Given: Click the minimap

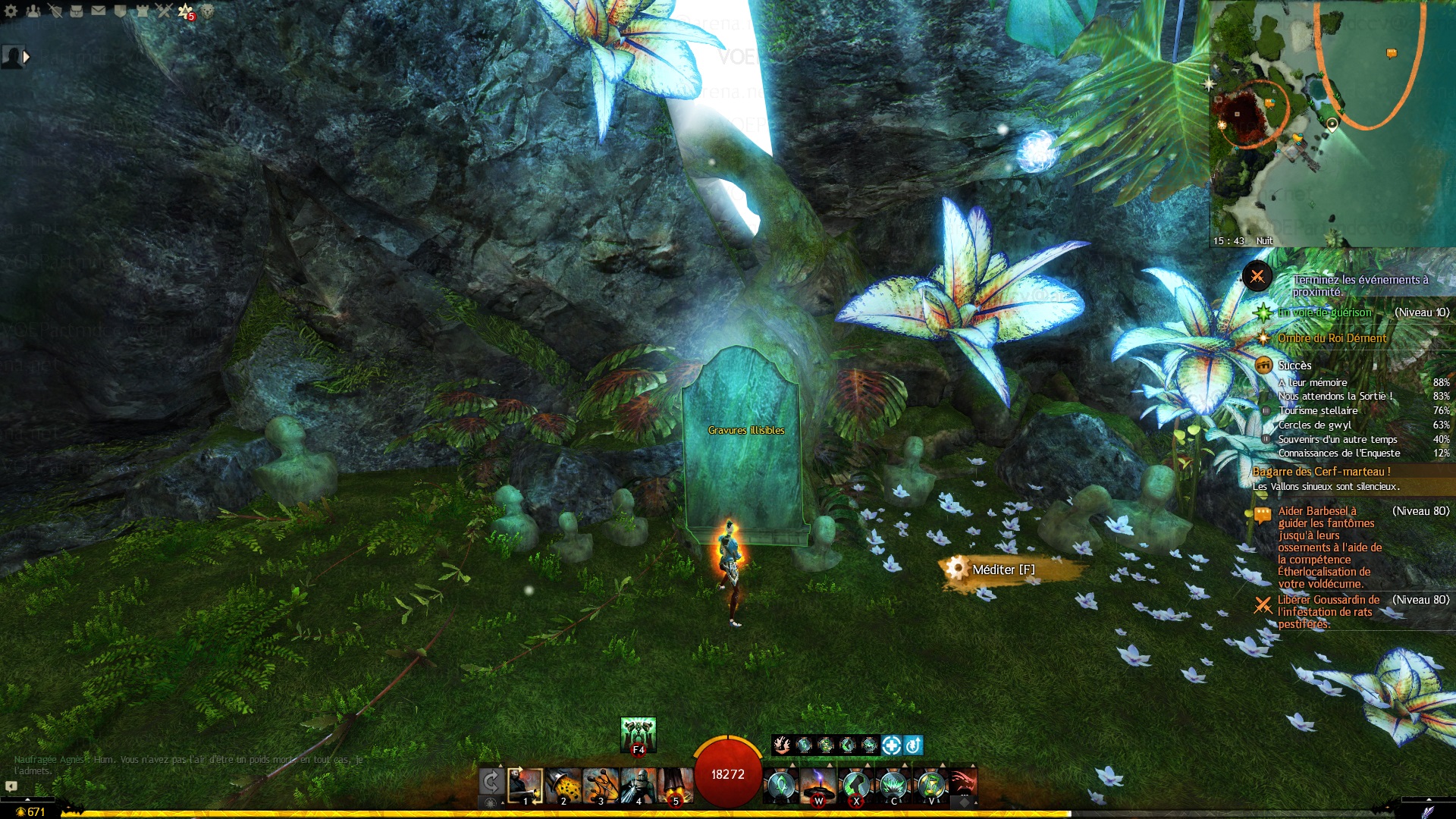Looking at the screenshot, I should click(1332, 123).
